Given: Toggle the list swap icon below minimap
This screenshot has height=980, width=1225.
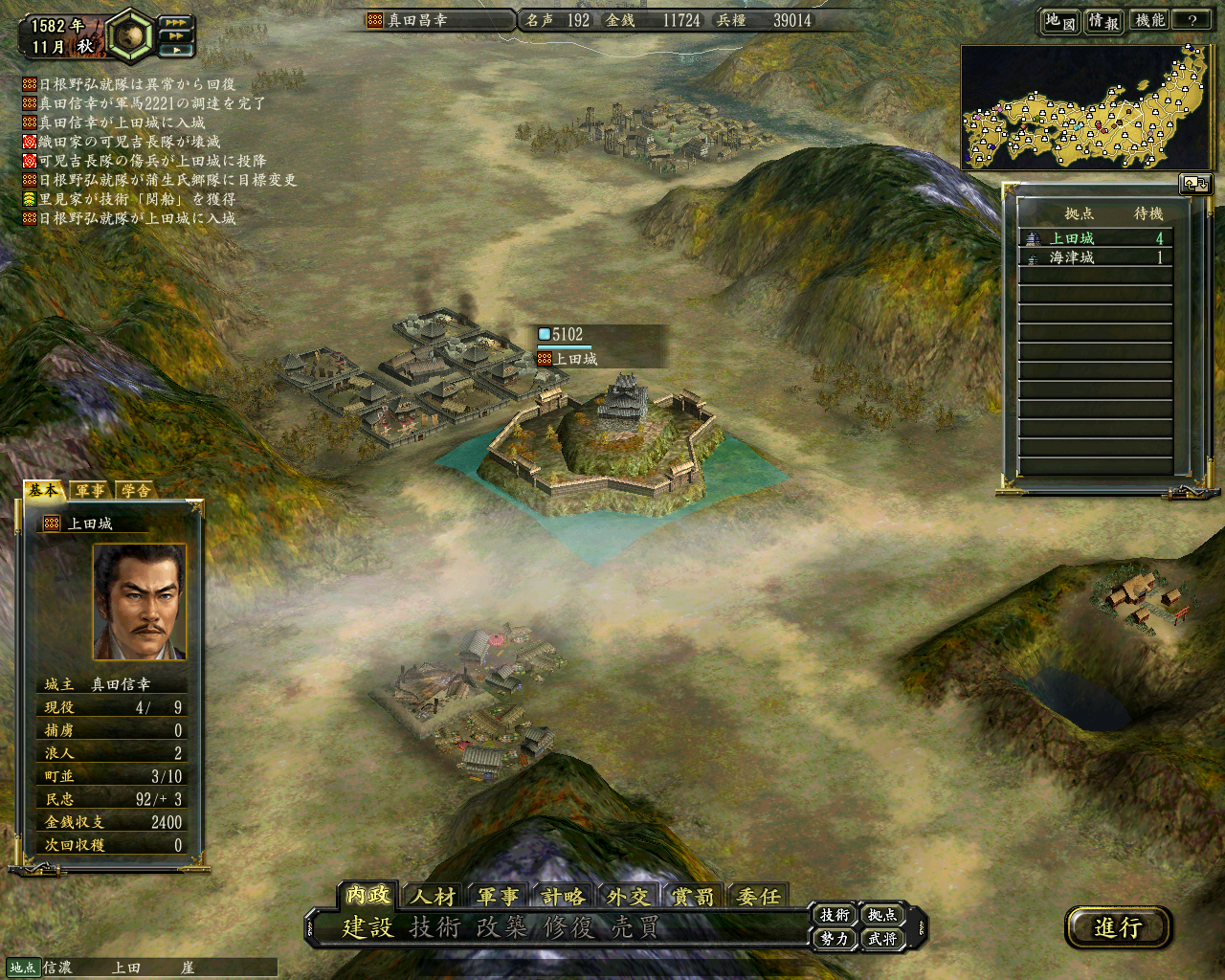Looking at the screenshot, I should coord(1195,183).
